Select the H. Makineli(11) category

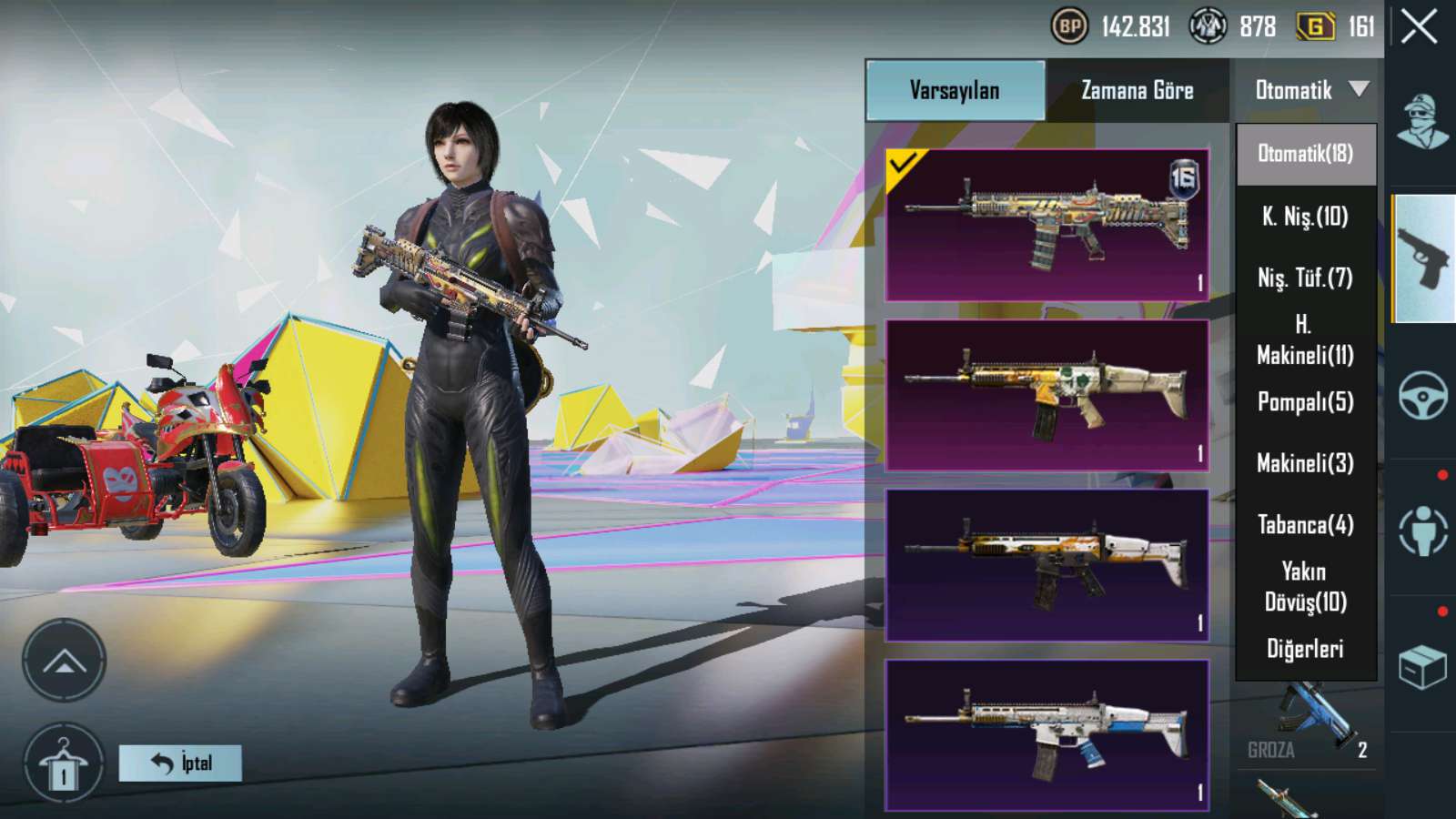click(1305, 339)
